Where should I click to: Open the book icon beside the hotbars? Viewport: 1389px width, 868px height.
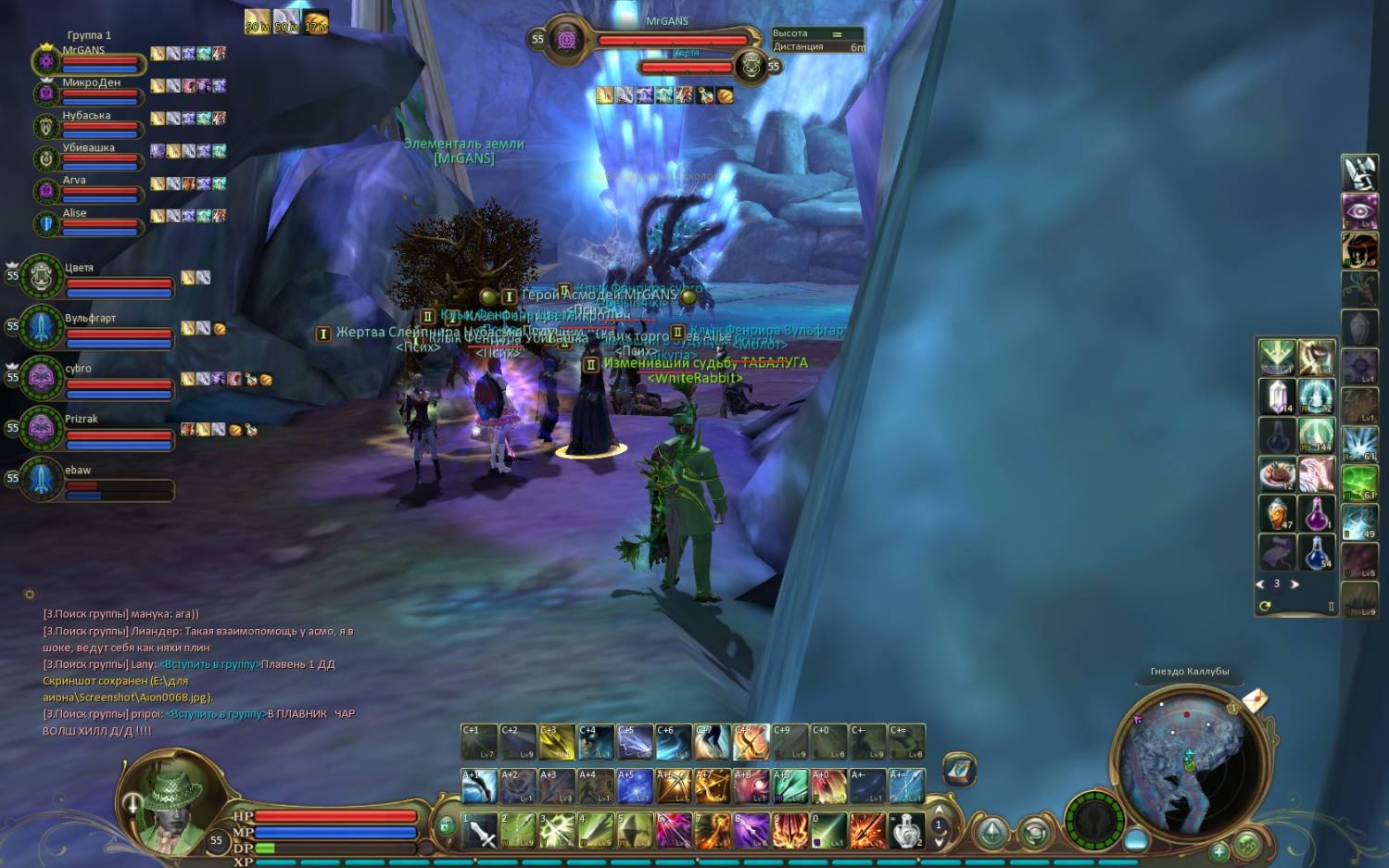959,770
